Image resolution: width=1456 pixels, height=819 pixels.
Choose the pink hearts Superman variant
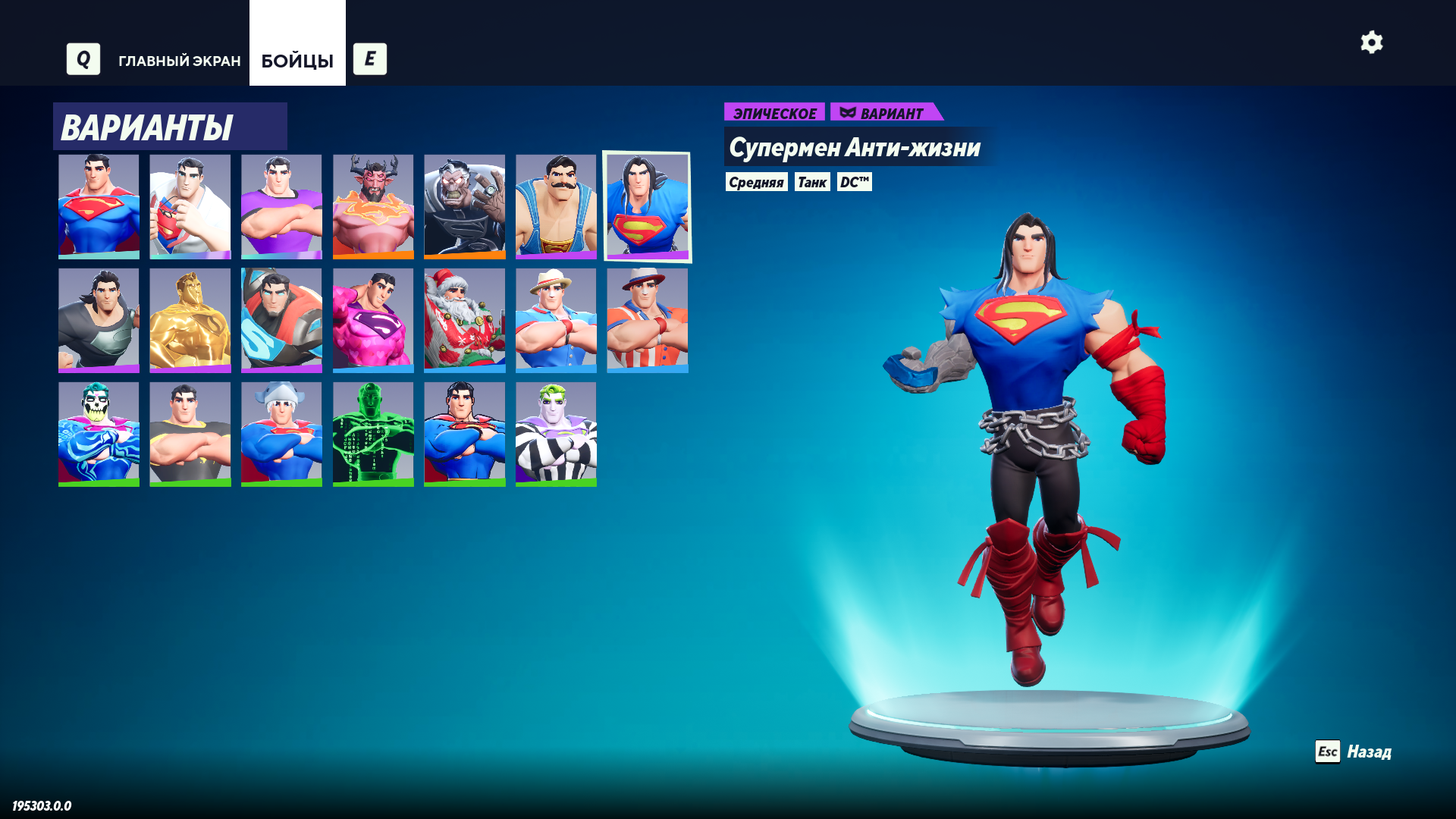373,320
